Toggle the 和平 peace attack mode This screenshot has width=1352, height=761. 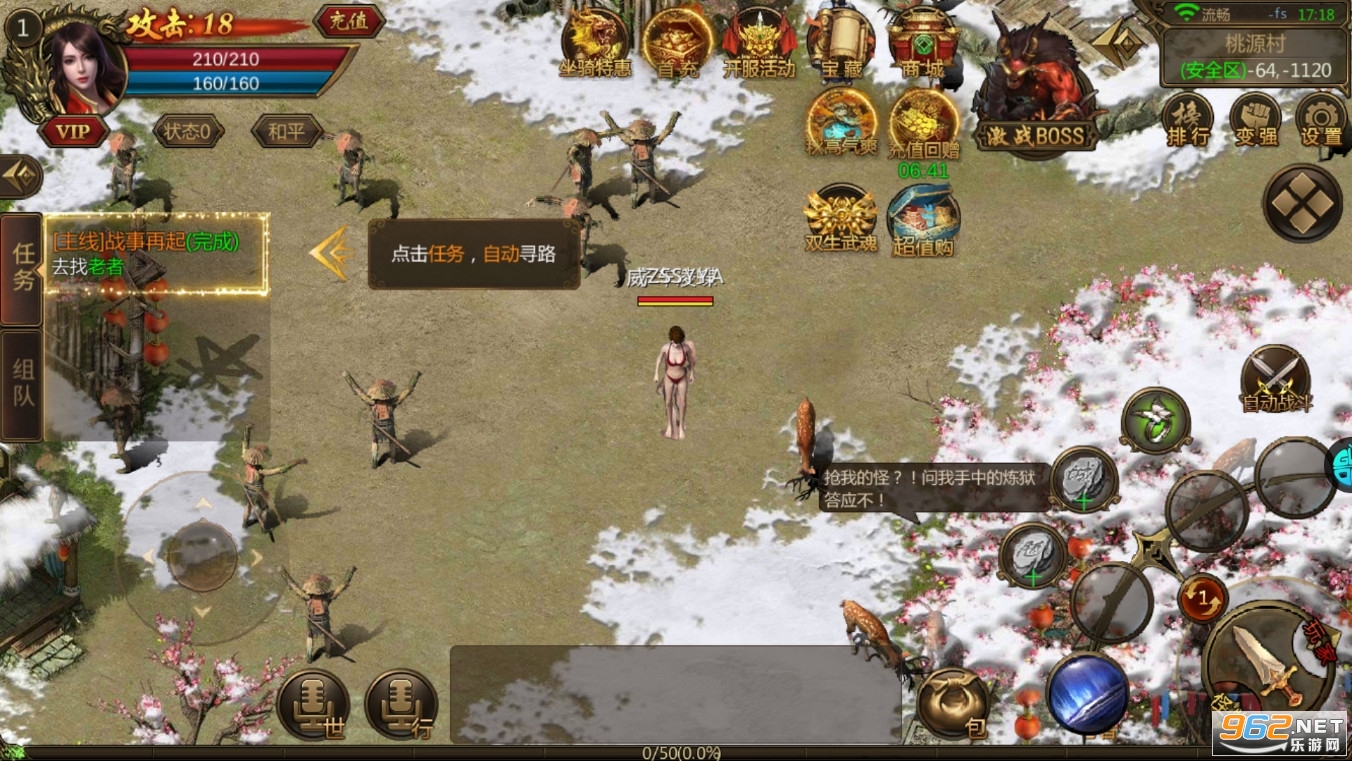(287, 131)
